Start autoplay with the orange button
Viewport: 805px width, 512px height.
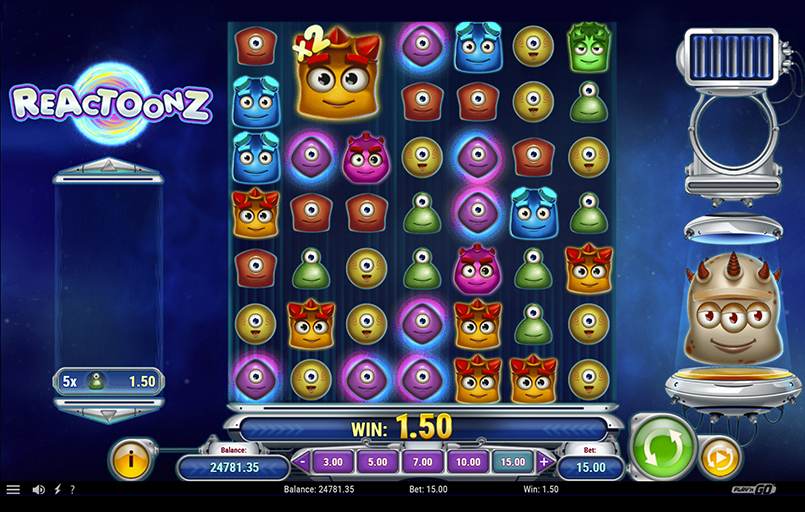718,458
